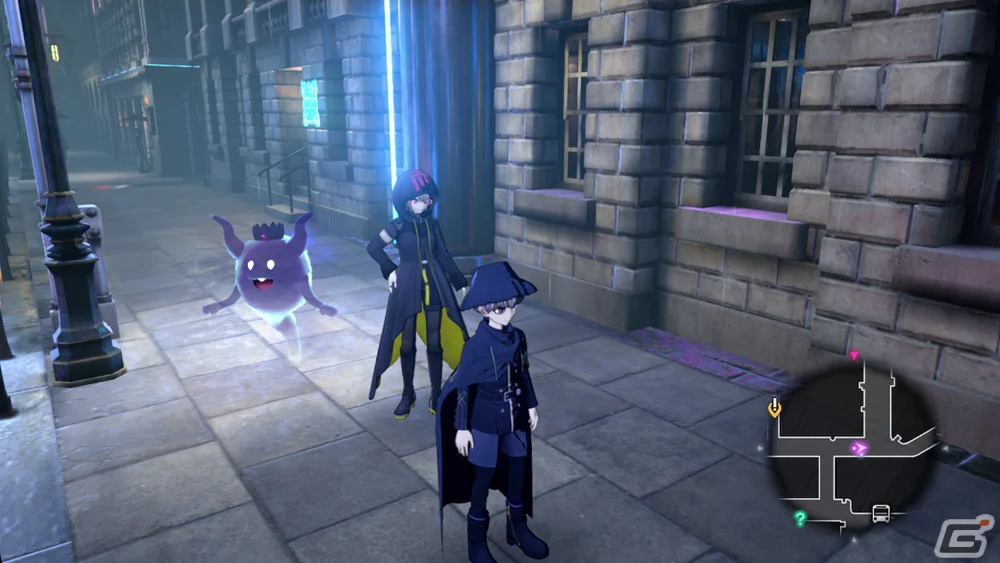Select the yellow exclamation quest marker
Screen dimensions: 1000x563
click(773, 407)
